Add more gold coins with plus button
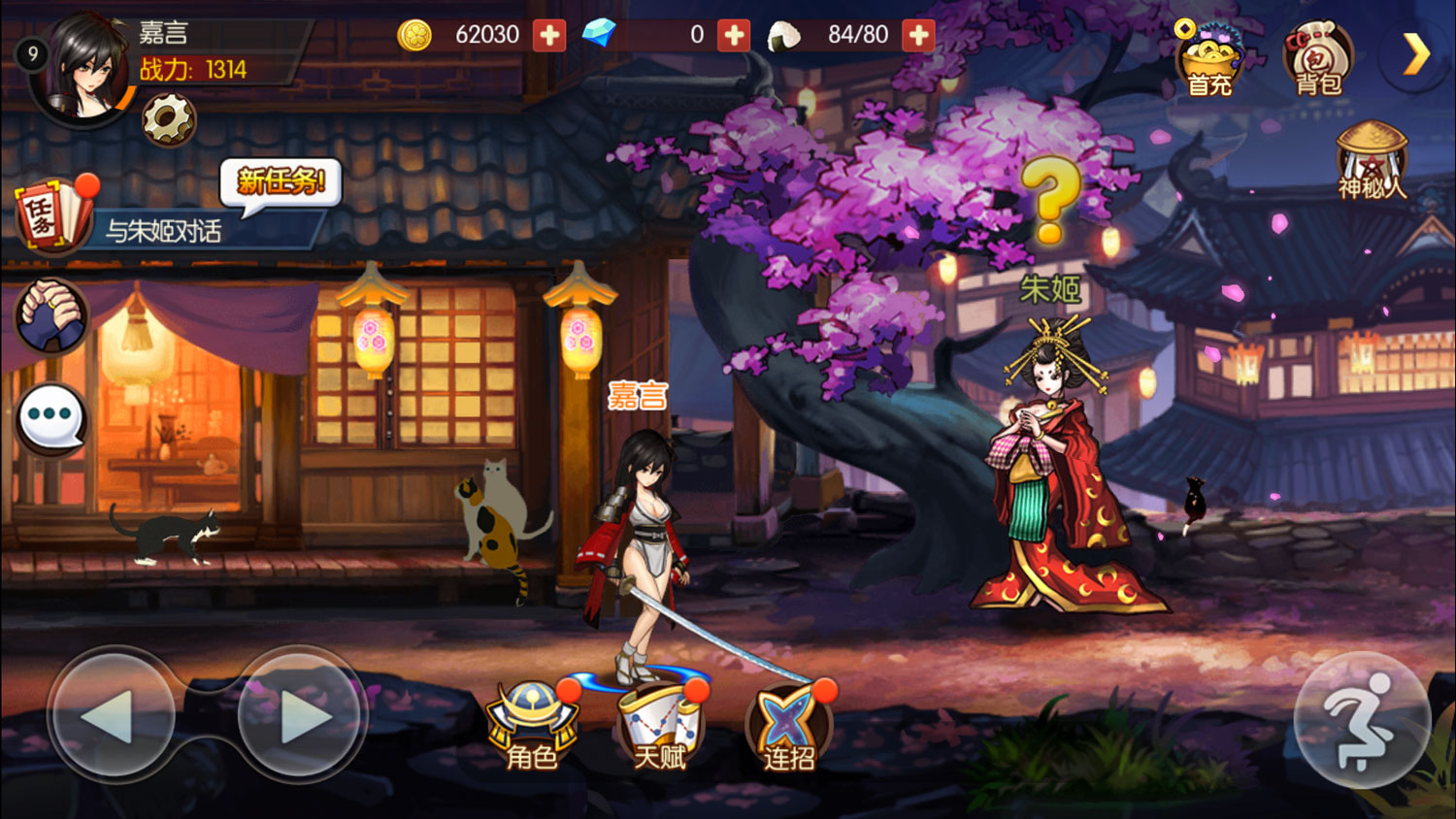 pyautogui.click(x=549, y=35)
